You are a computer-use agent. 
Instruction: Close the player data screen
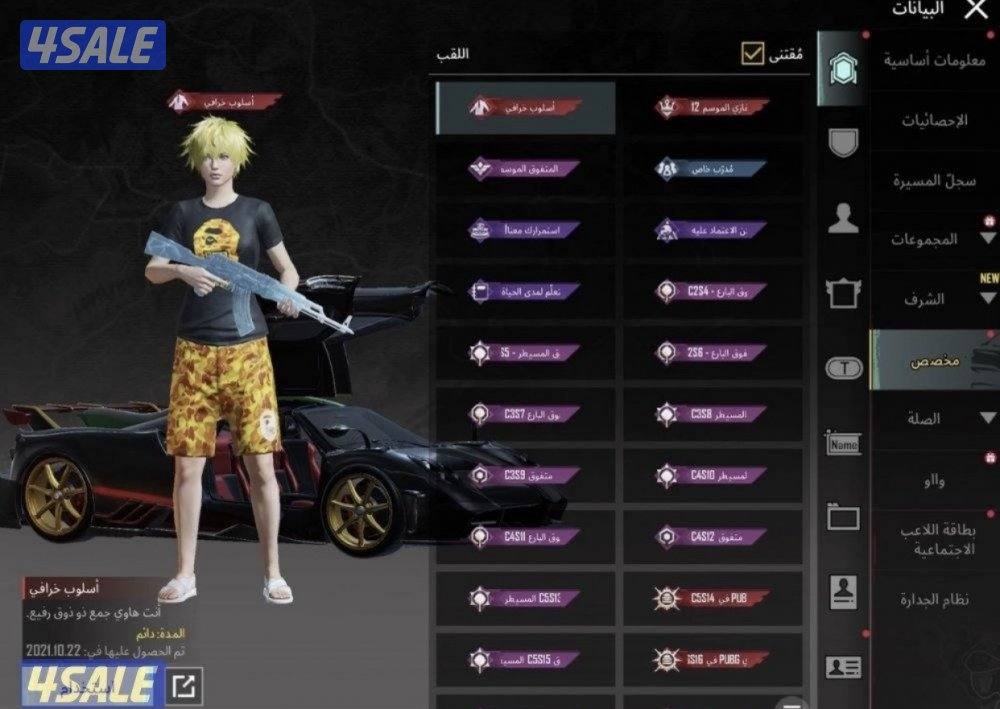[976, 11]
